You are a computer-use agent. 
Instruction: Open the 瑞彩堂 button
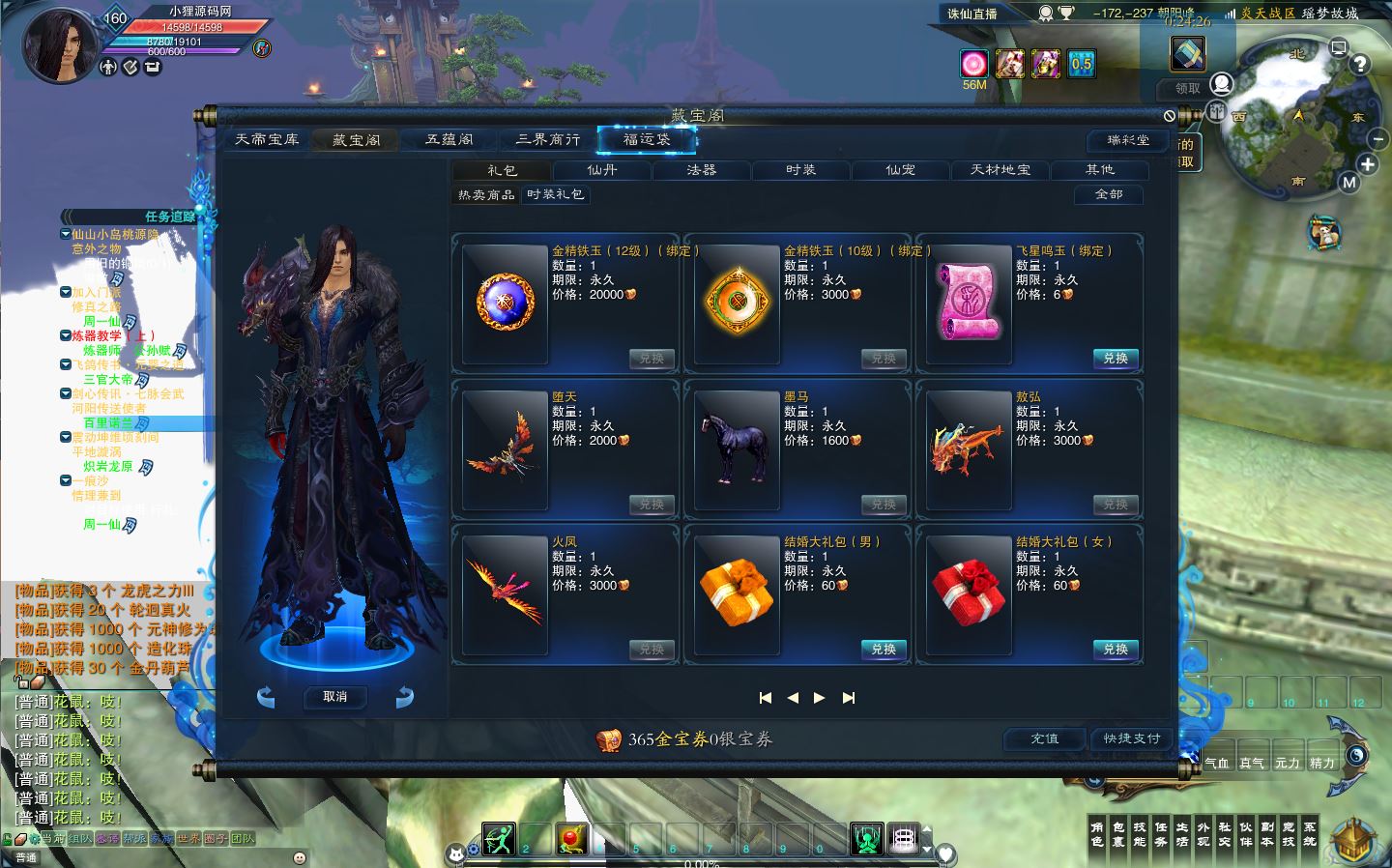click(x=1128, y=140)
